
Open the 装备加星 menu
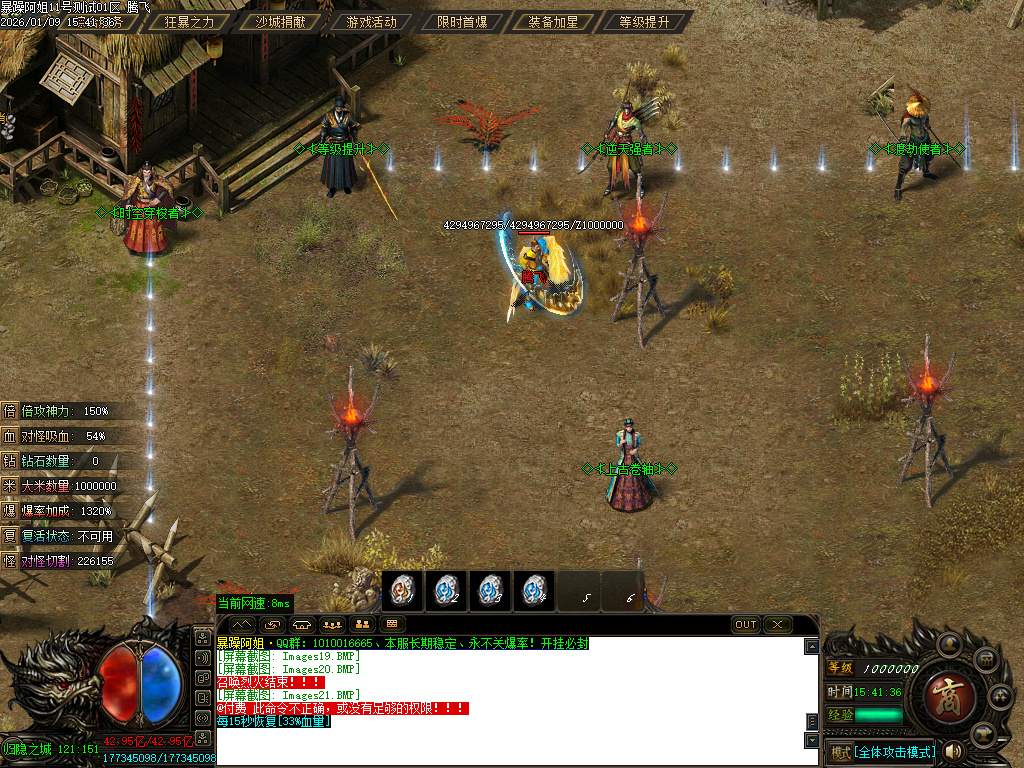553,21
